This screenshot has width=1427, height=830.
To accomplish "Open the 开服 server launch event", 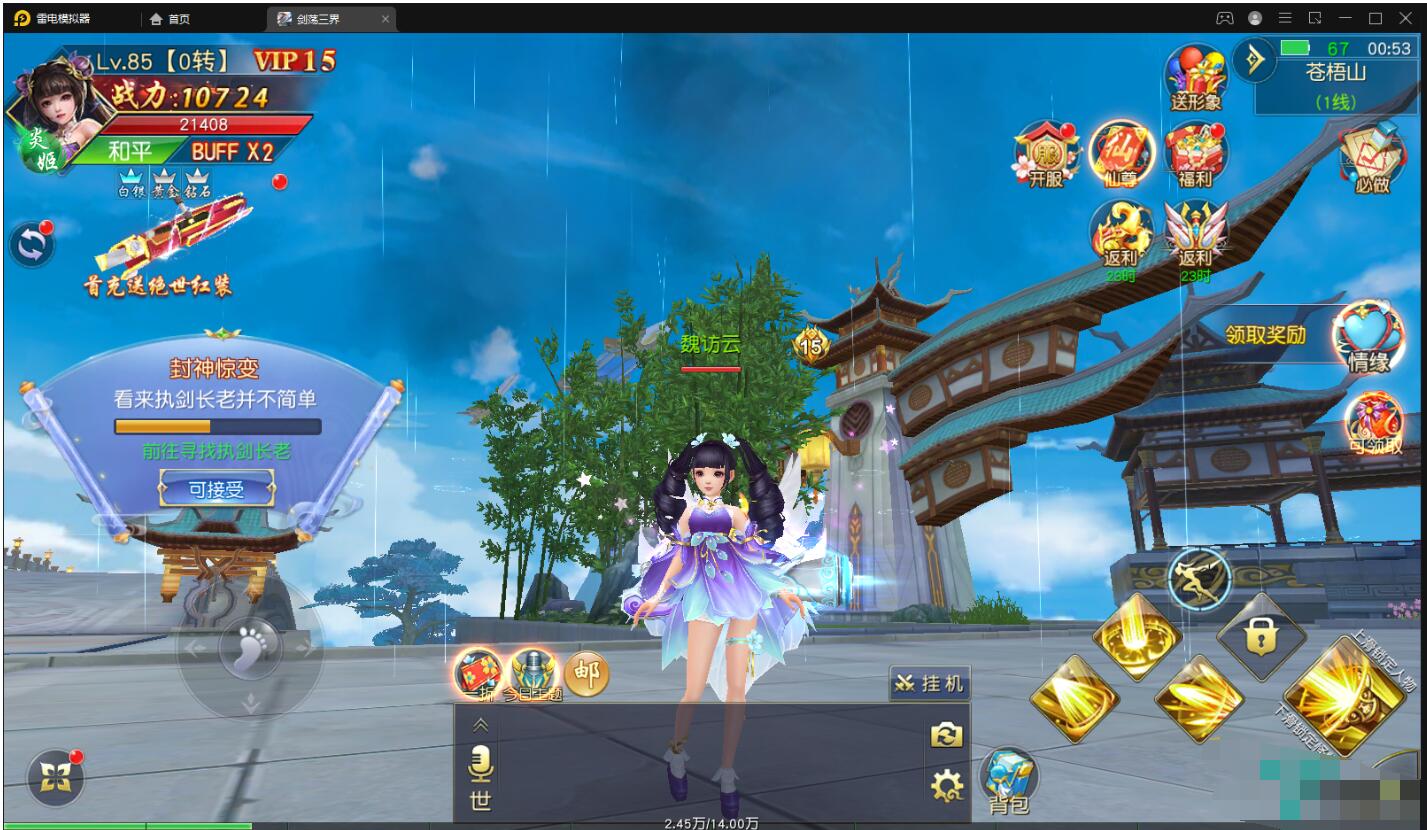I will 1045,156.
